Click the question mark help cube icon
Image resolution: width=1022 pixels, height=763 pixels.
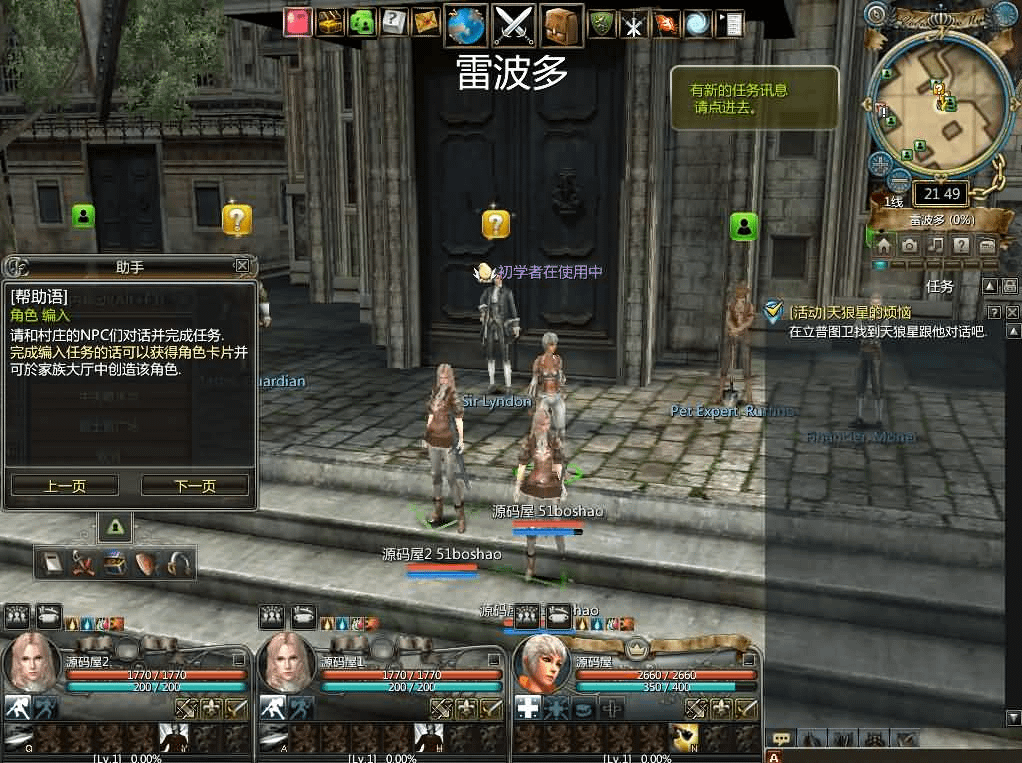(x=393, y=22)
